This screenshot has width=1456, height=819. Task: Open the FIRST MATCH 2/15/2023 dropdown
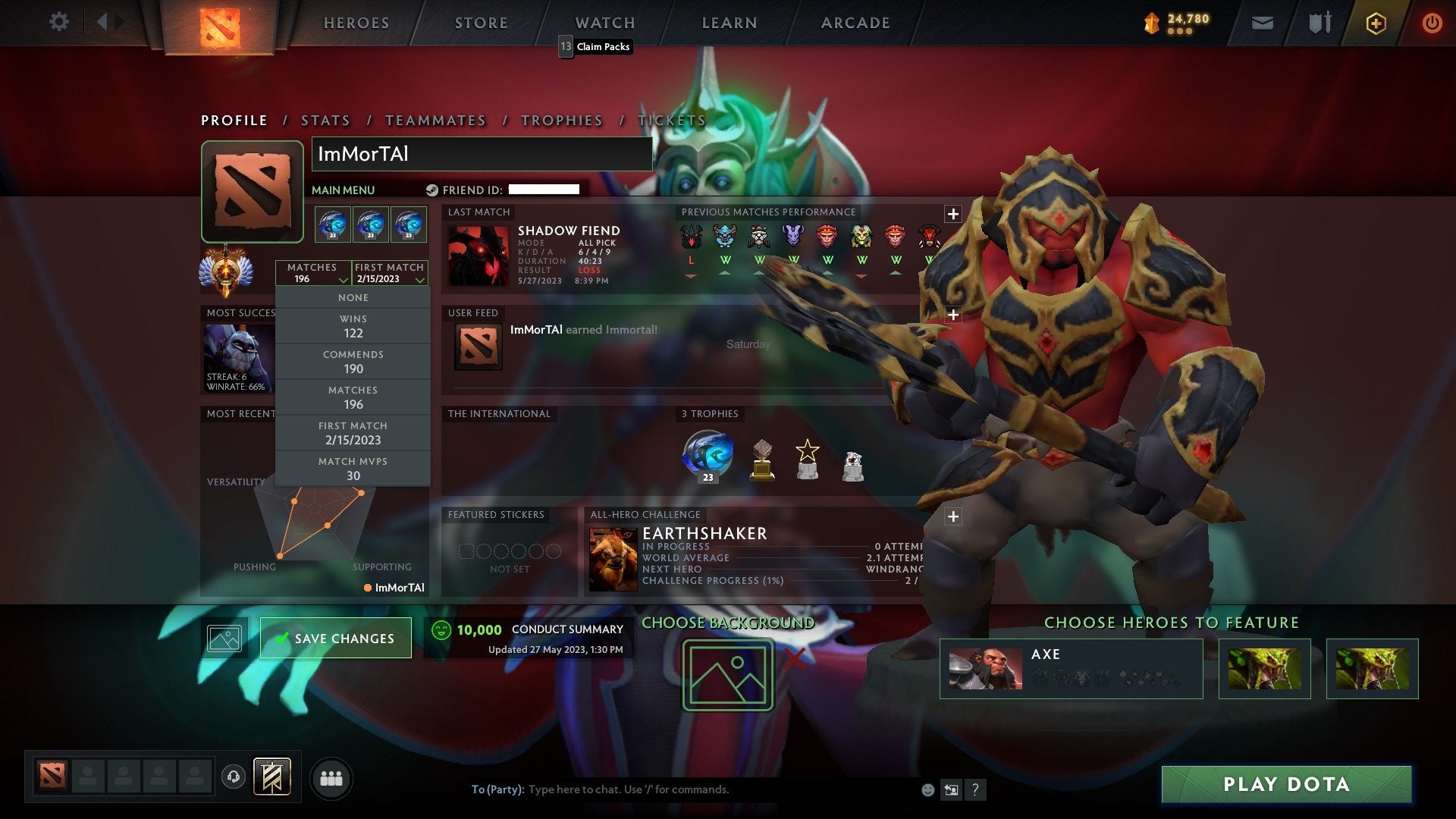[x=388, y=273]
